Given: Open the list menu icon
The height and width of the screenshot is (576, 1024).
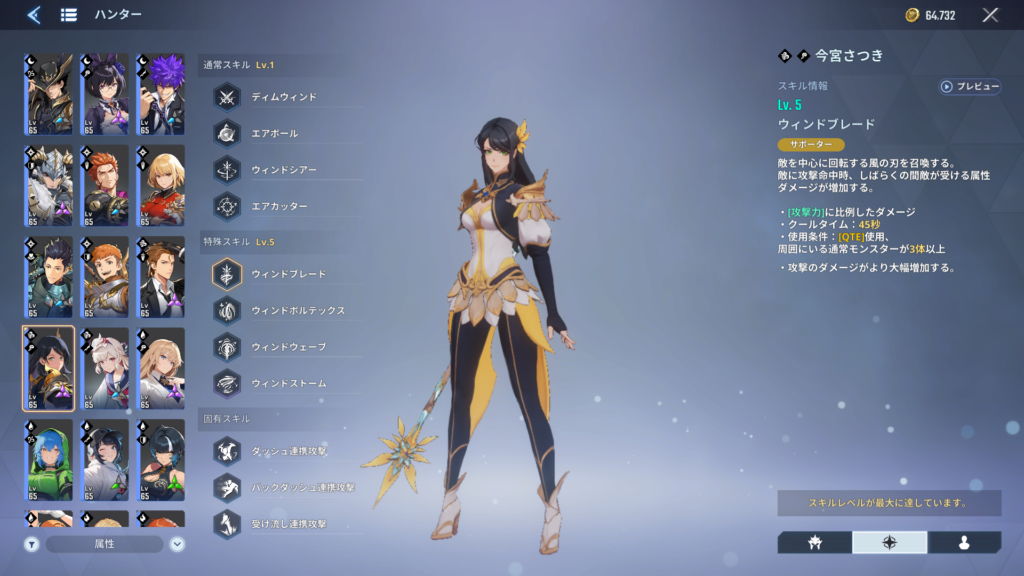Looking at the screenshot, I should click(69, 15).
